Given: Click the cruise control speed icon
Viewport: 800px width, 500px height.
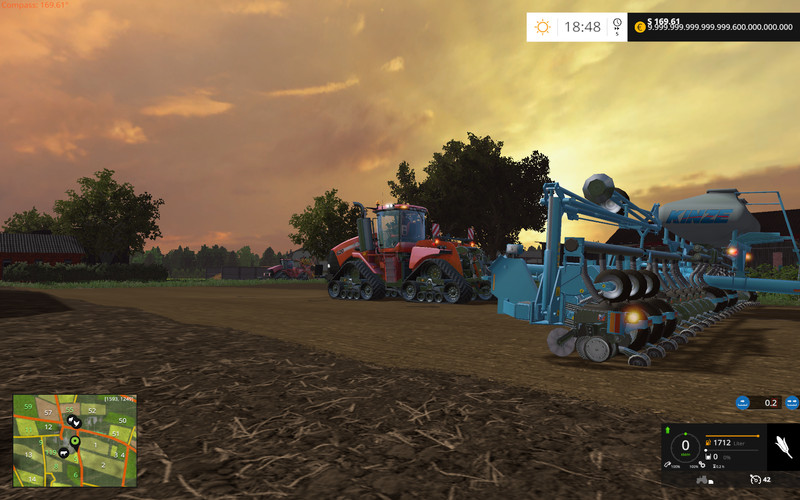Looking at the screenshot, I should (754, 478).
